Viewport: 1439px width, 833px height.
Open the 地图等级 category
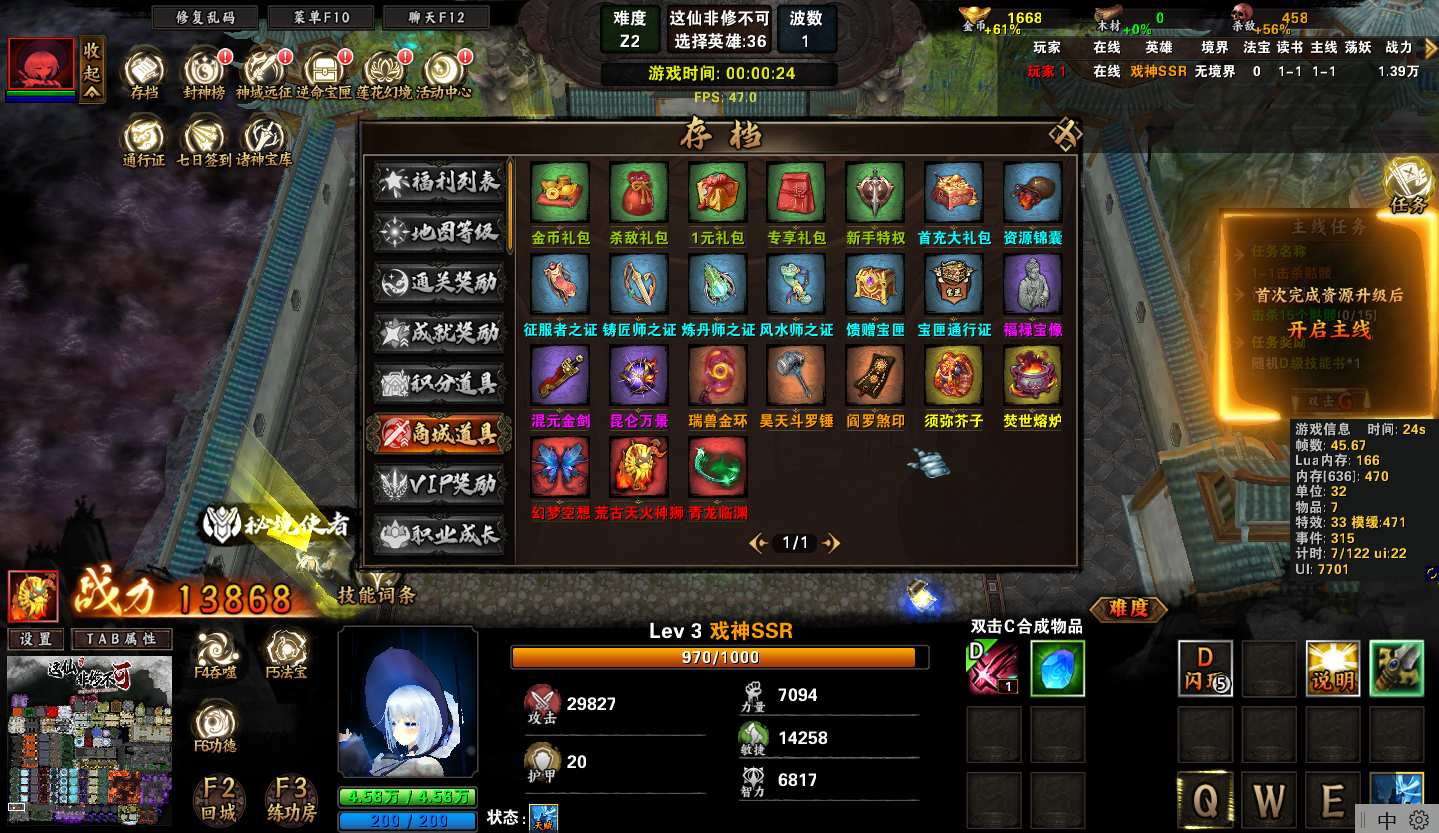(440, 232)
